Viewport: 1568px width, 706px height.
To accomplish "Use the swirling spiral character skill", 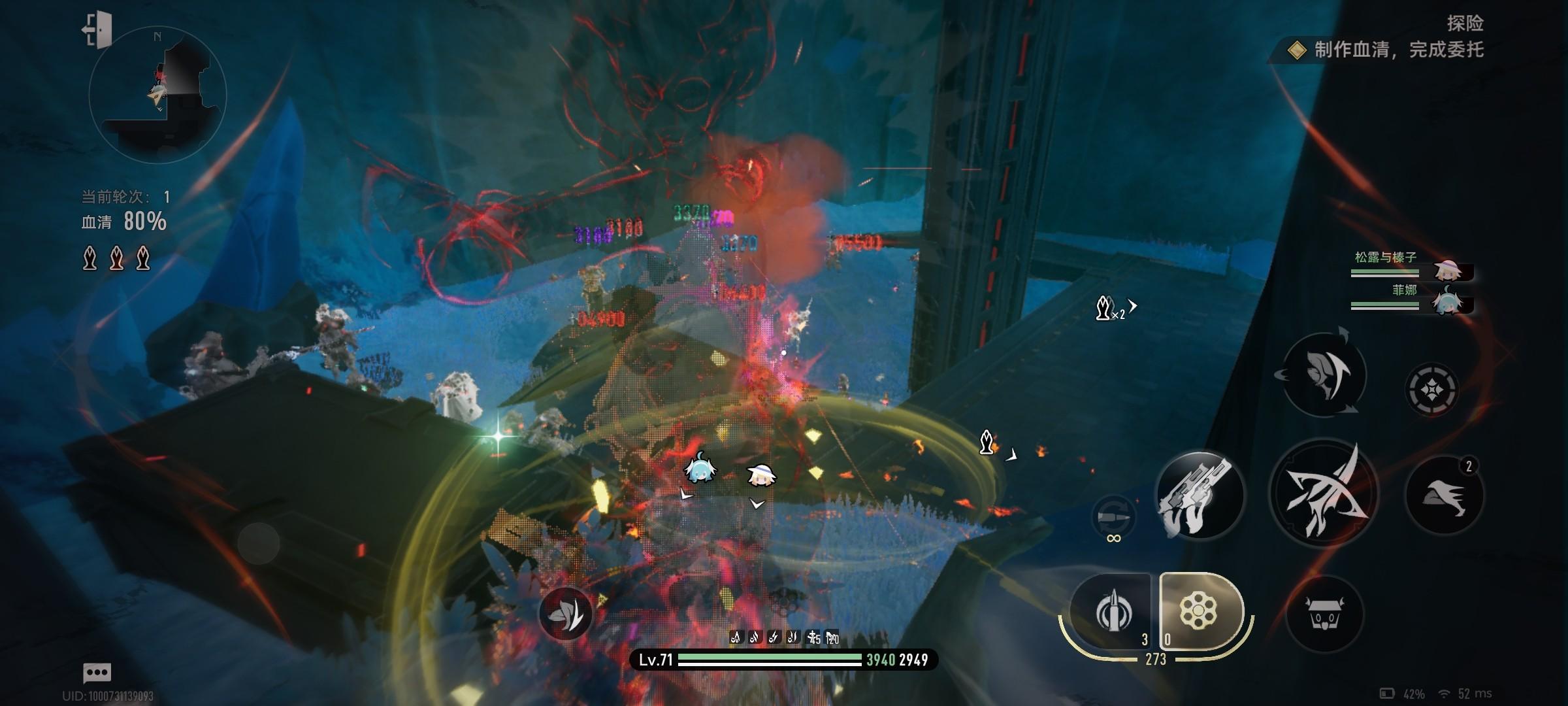I will tap(1324, 374).
